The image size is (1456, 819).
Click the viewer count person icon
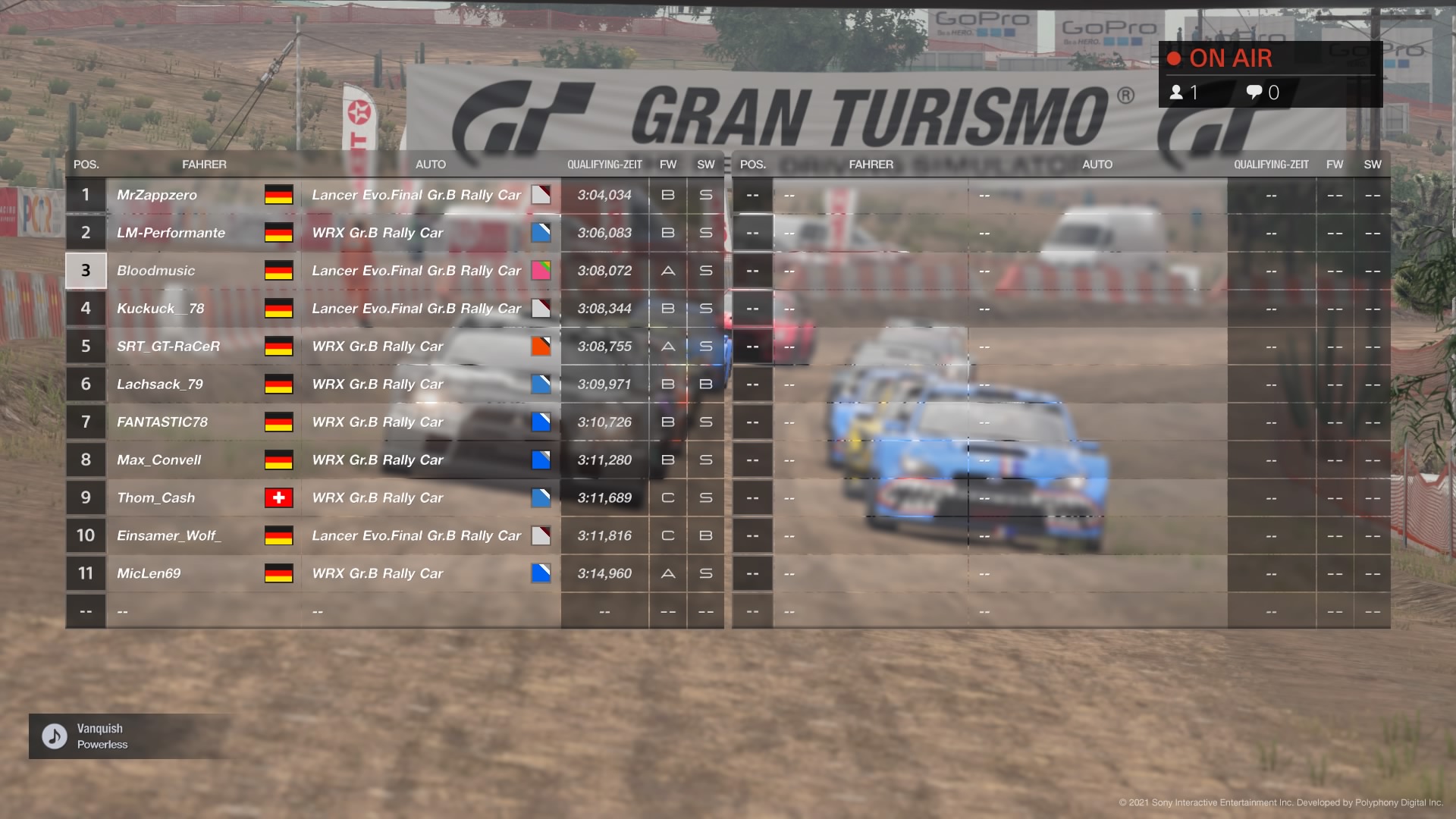pyautogui.click(x=1176, y=93)
